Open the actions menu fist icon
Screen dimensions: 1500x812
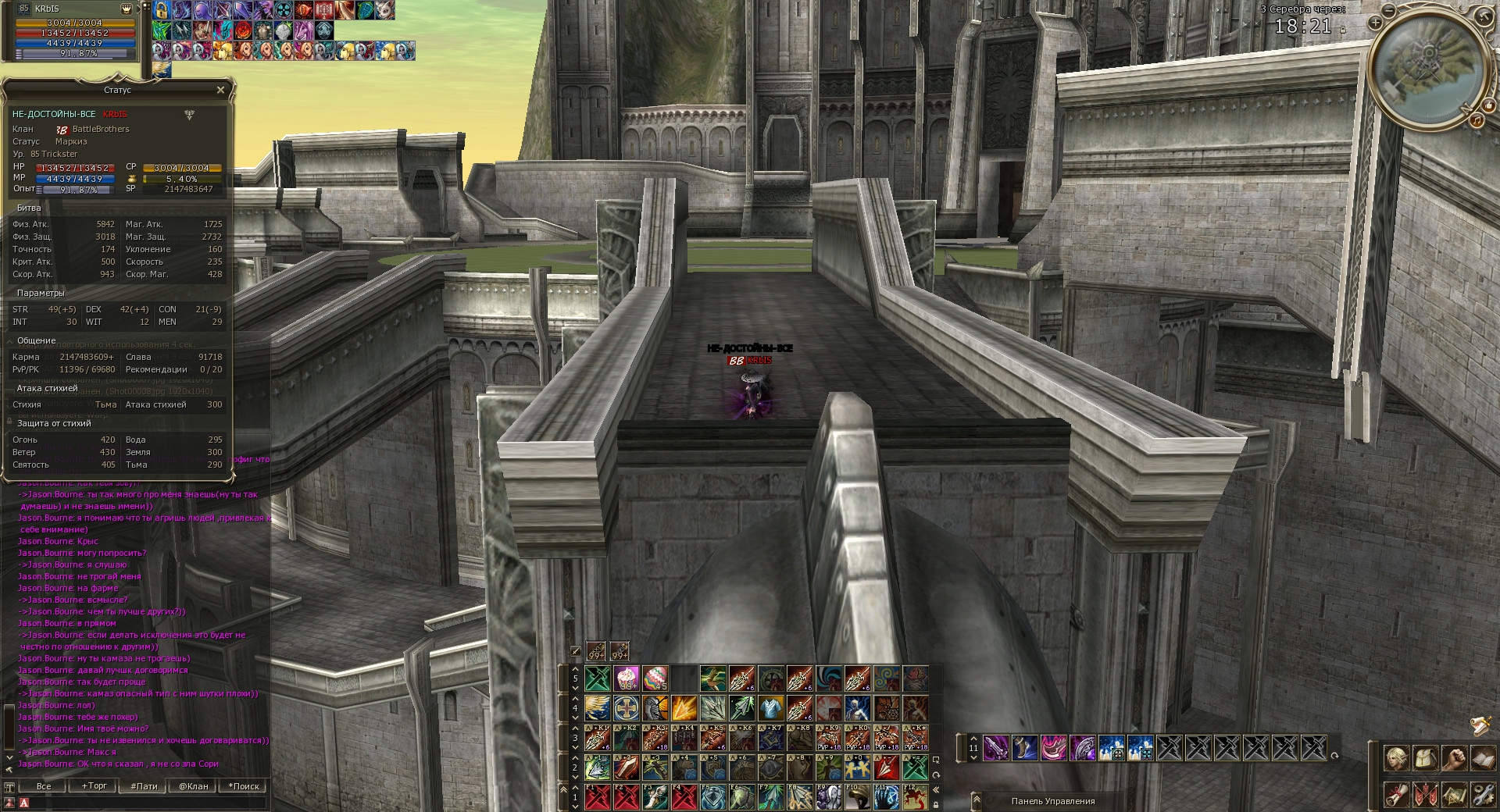tap(1454, 758)
